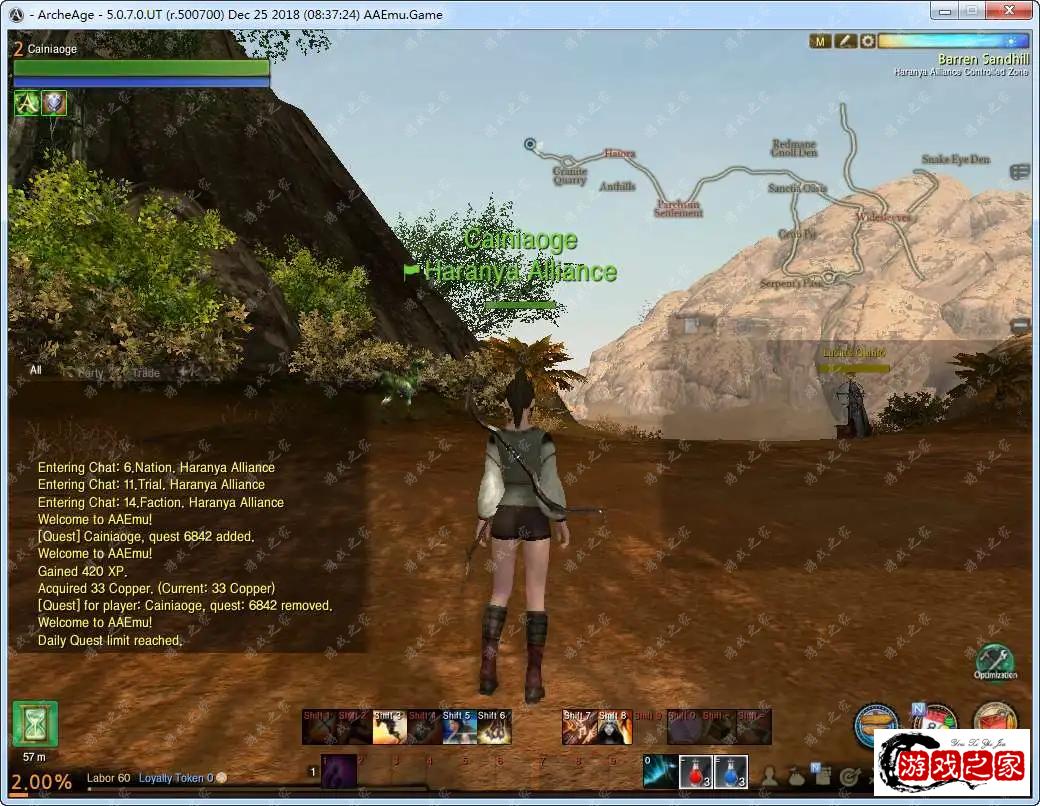Switch to the Party chat tab
This screenshot has height=806, width=1040.
click(x=91, y=373)
